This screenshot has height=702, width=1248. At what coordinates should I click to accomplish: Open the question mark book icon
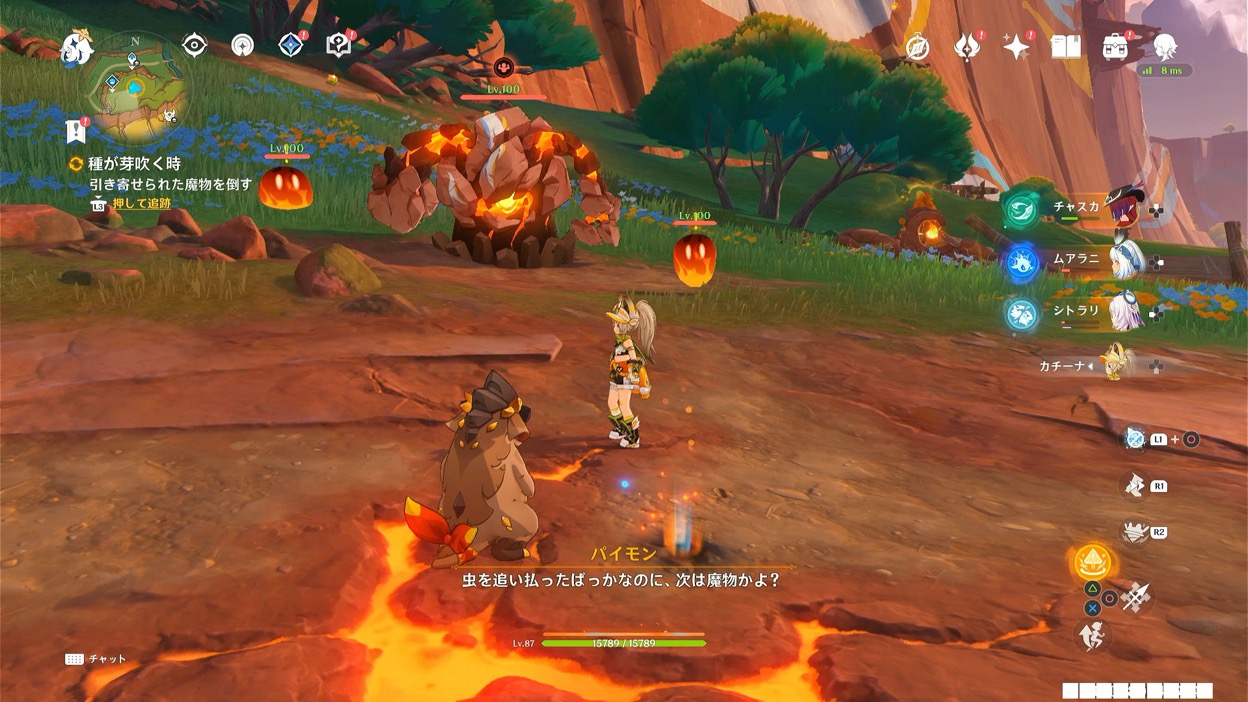[339, 46]
